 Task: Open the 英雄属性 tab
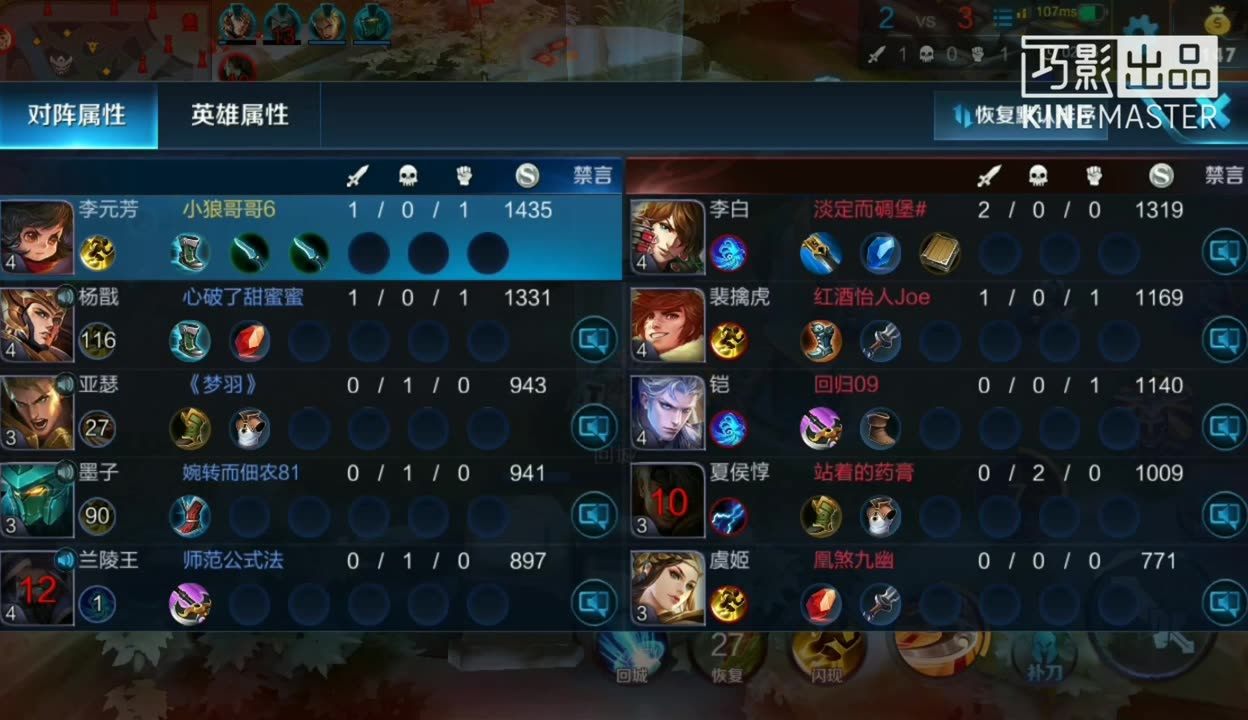[240, 115]
